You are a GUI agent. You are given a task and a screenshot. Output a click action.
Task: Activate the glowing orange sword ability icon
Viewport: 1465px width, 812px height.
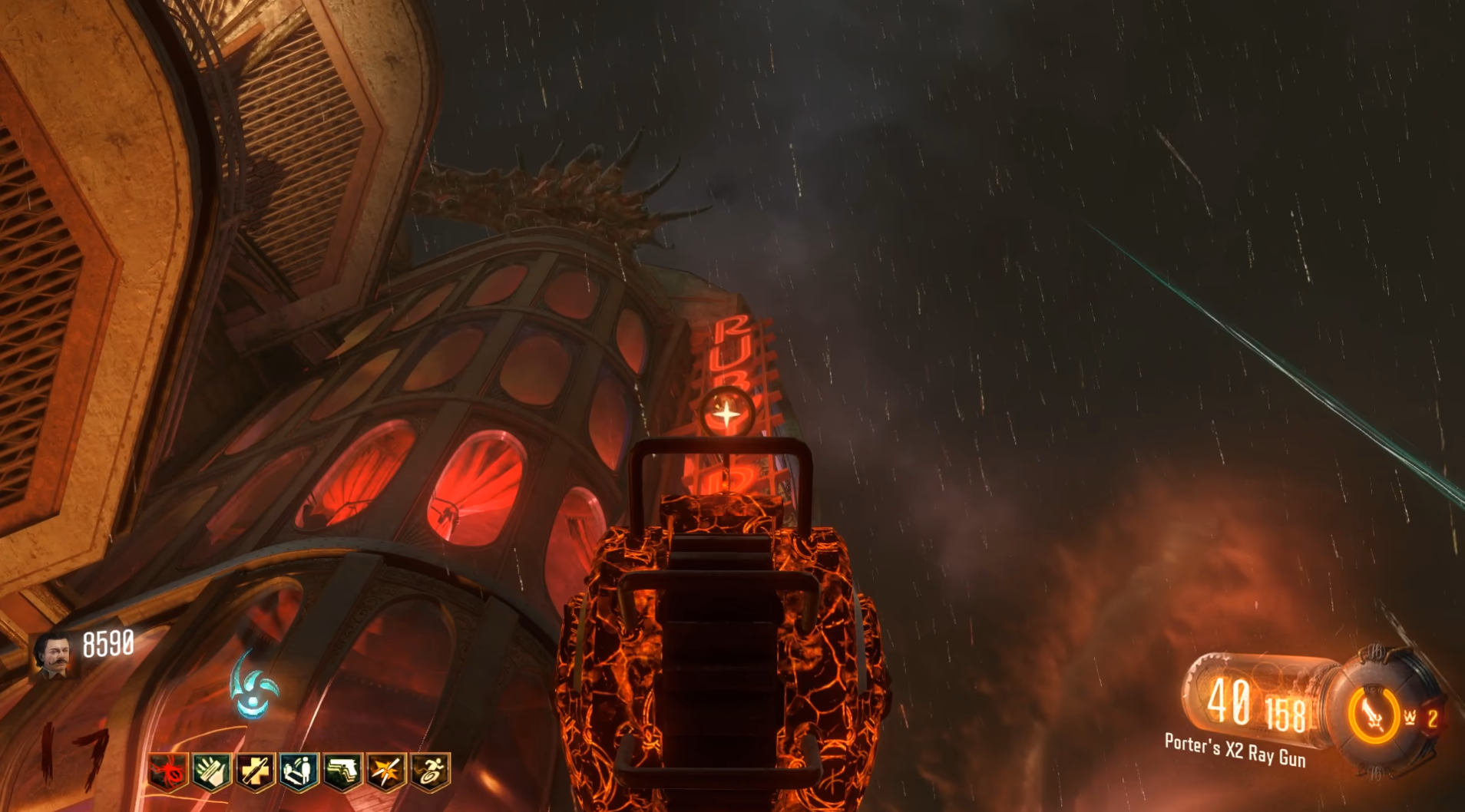(x=1374, y=716)
